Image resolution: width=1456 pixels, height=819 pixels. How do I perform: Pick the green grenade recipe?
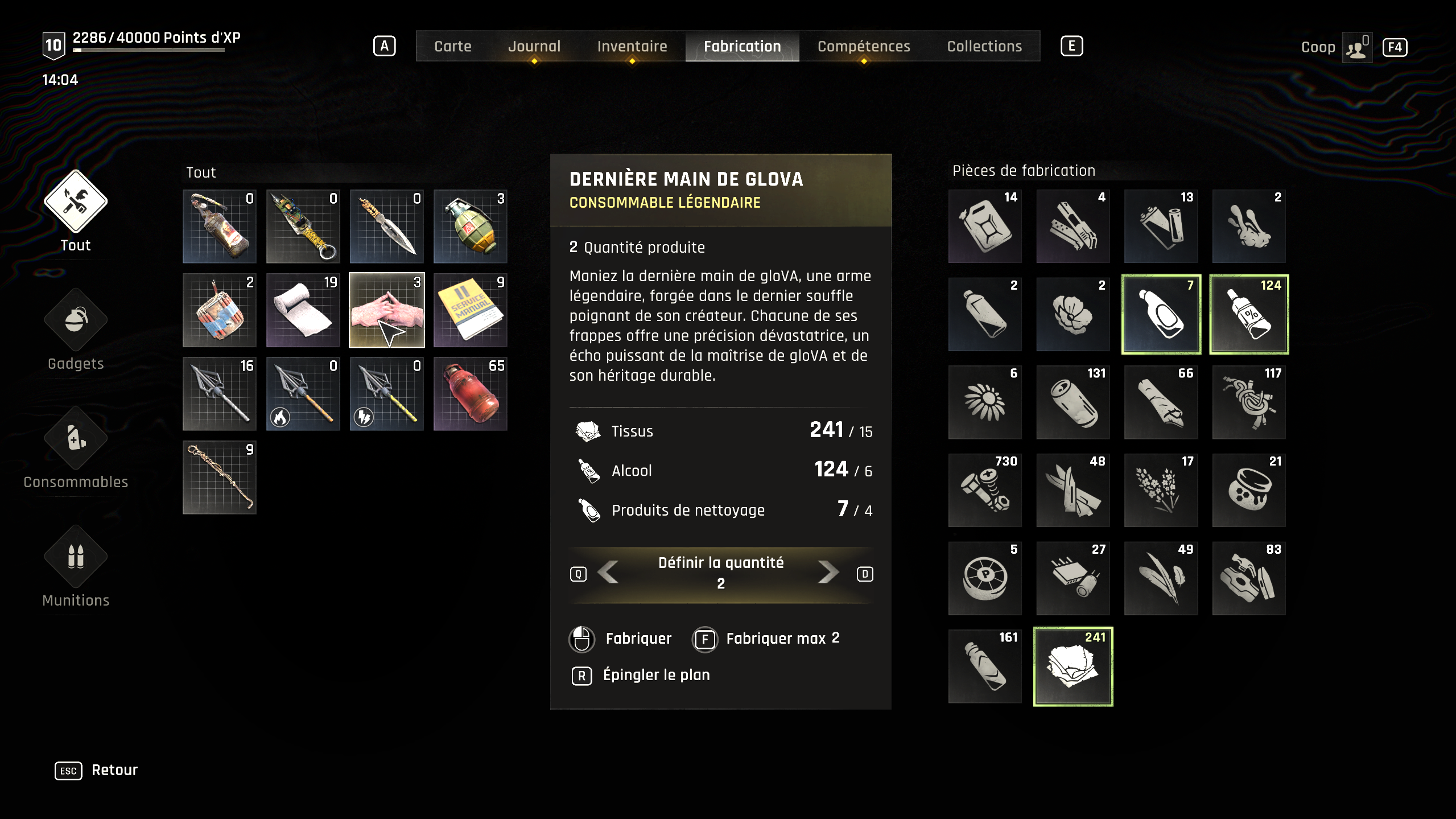pyautogui.click(x=471, y=227)
